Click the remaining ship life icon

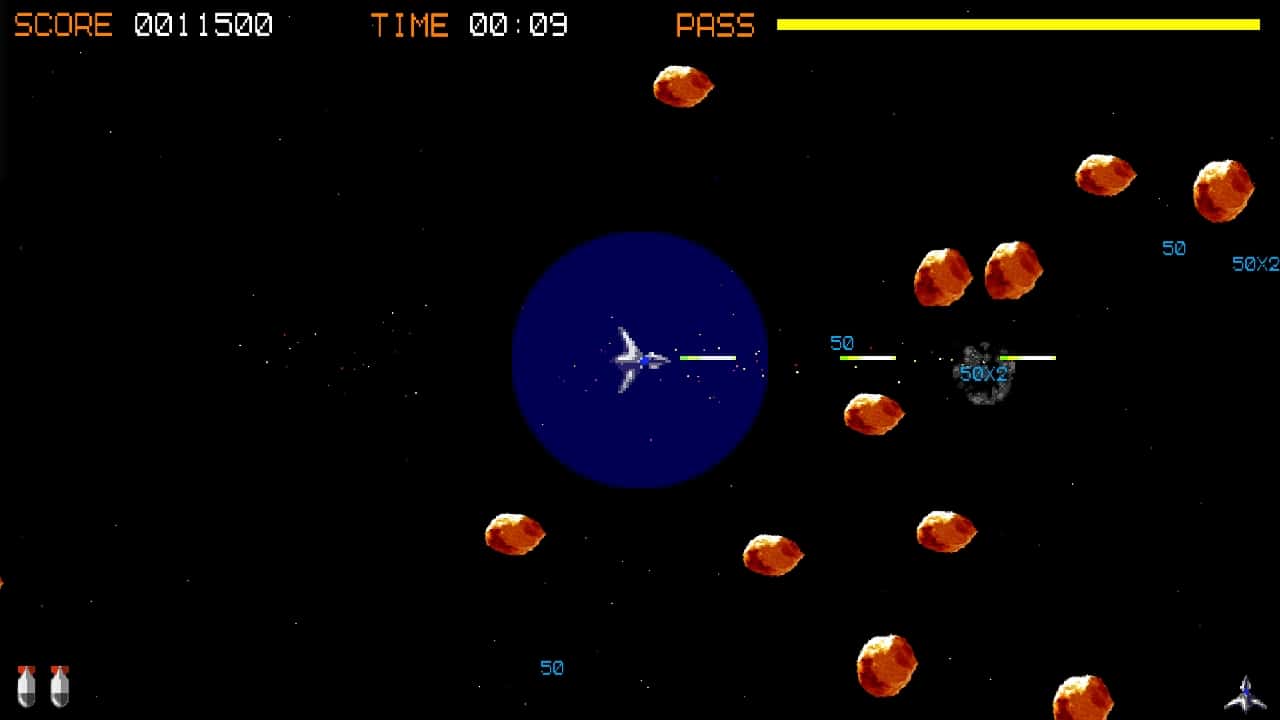click(x=1245, y=693)
